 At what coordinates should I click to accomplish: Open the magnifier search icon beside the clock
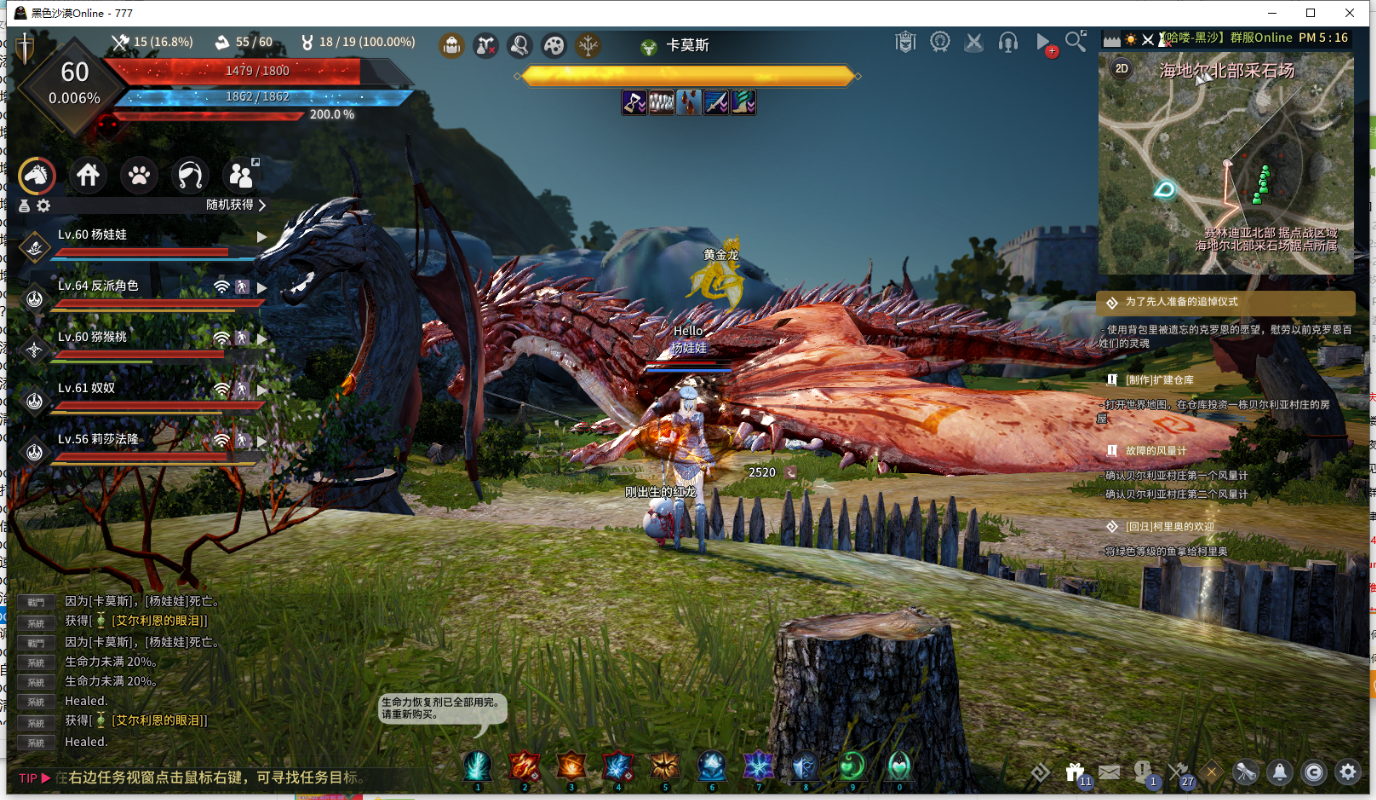1075,41
